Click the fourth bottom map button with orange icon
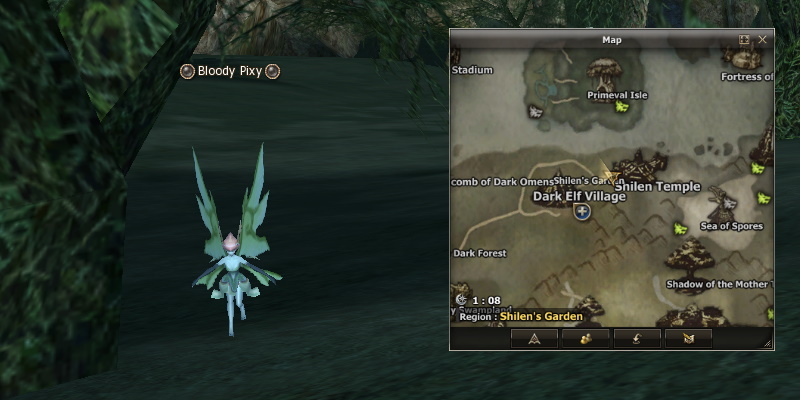This screenshot has height=400, width=800. point(688,338)
